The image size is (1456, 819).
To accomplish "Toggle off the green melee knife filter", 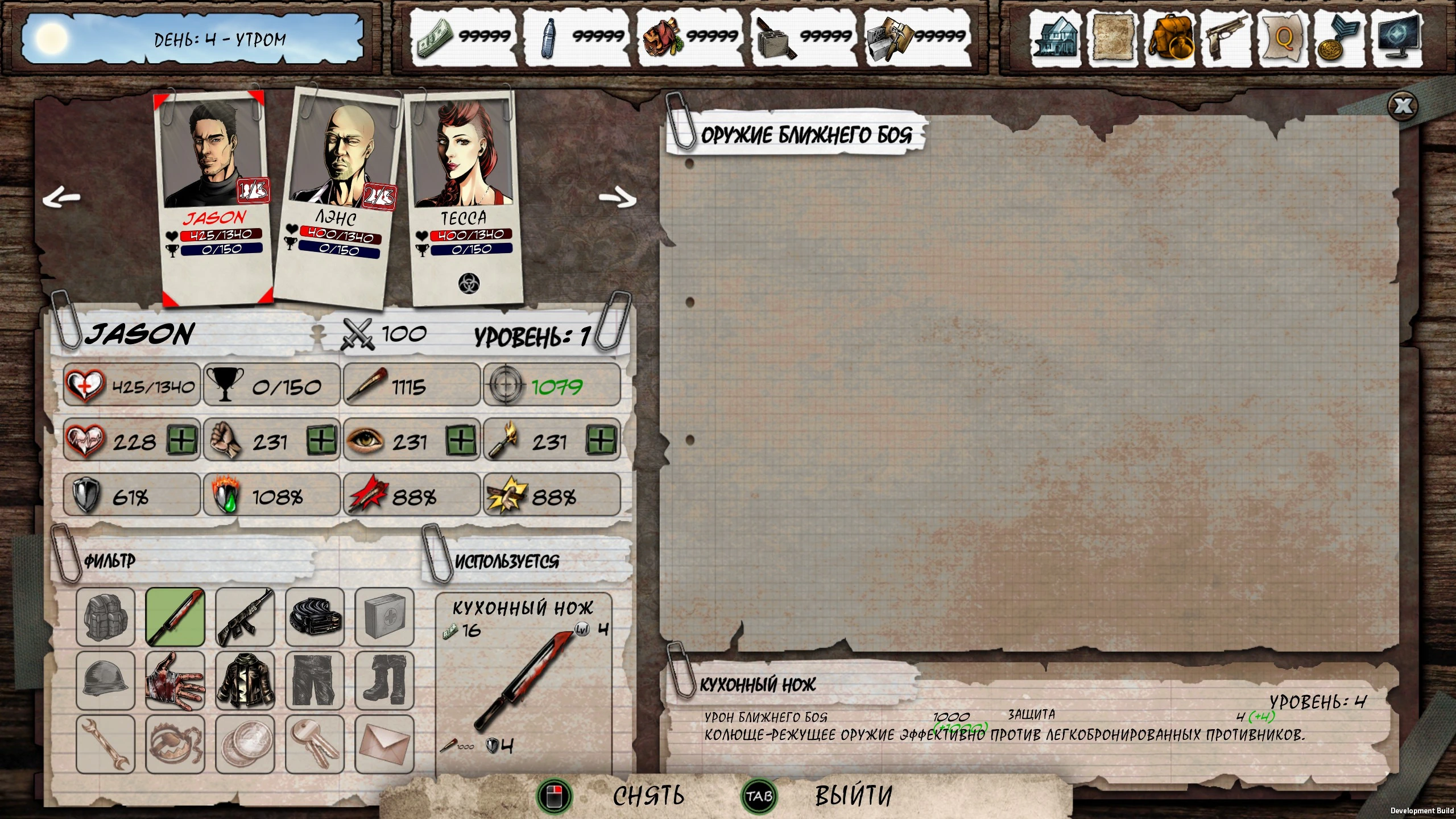I will coord(175,618).
